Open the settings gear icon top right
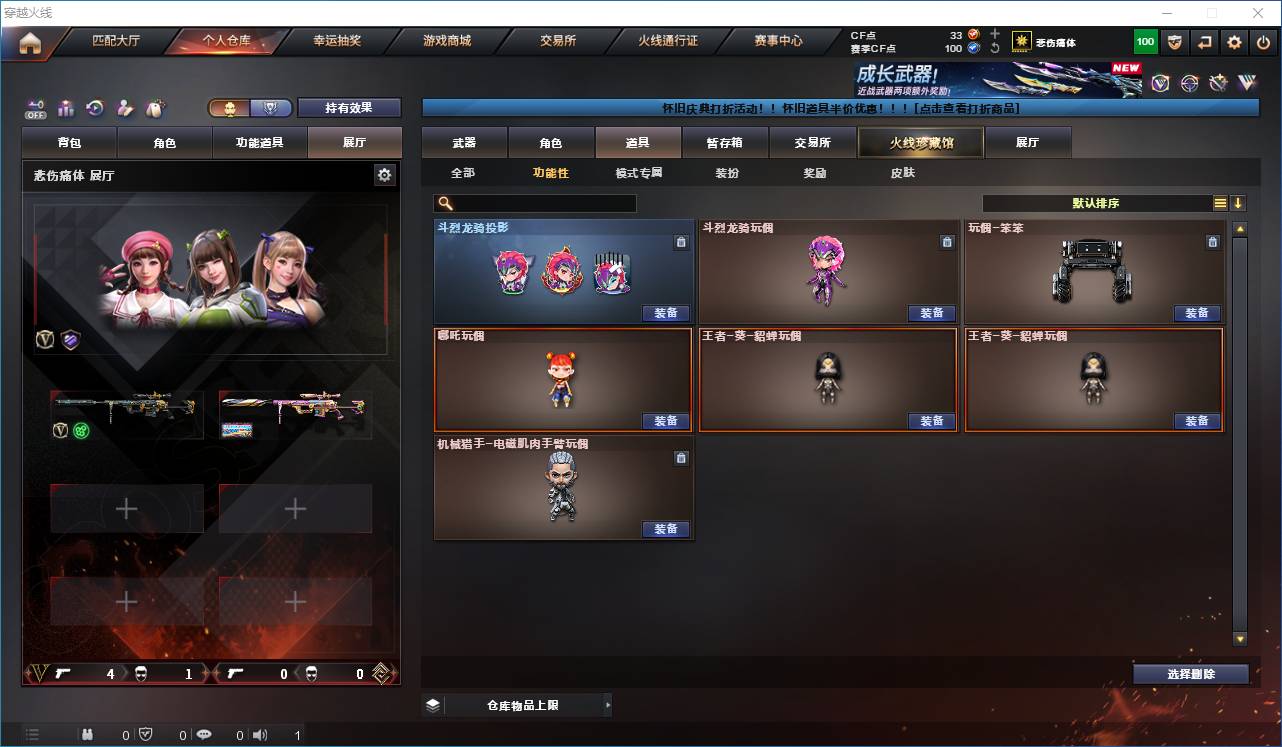The height and width of the screenshot is (747, 1282). (1233, 41)
